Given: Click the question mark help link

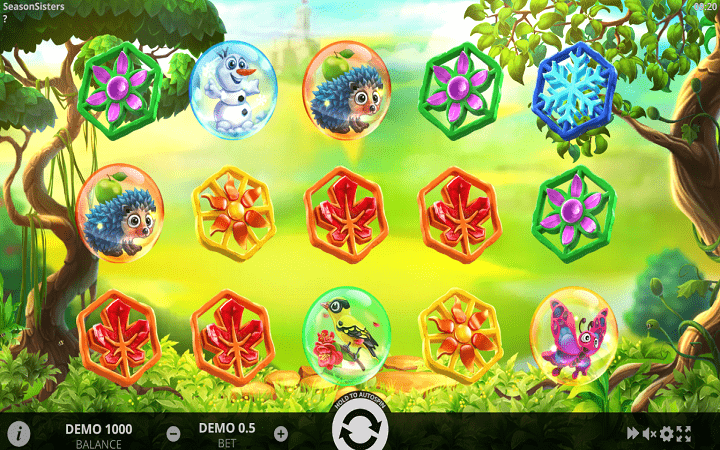Looking at the screenshot, I should [5, 19].
